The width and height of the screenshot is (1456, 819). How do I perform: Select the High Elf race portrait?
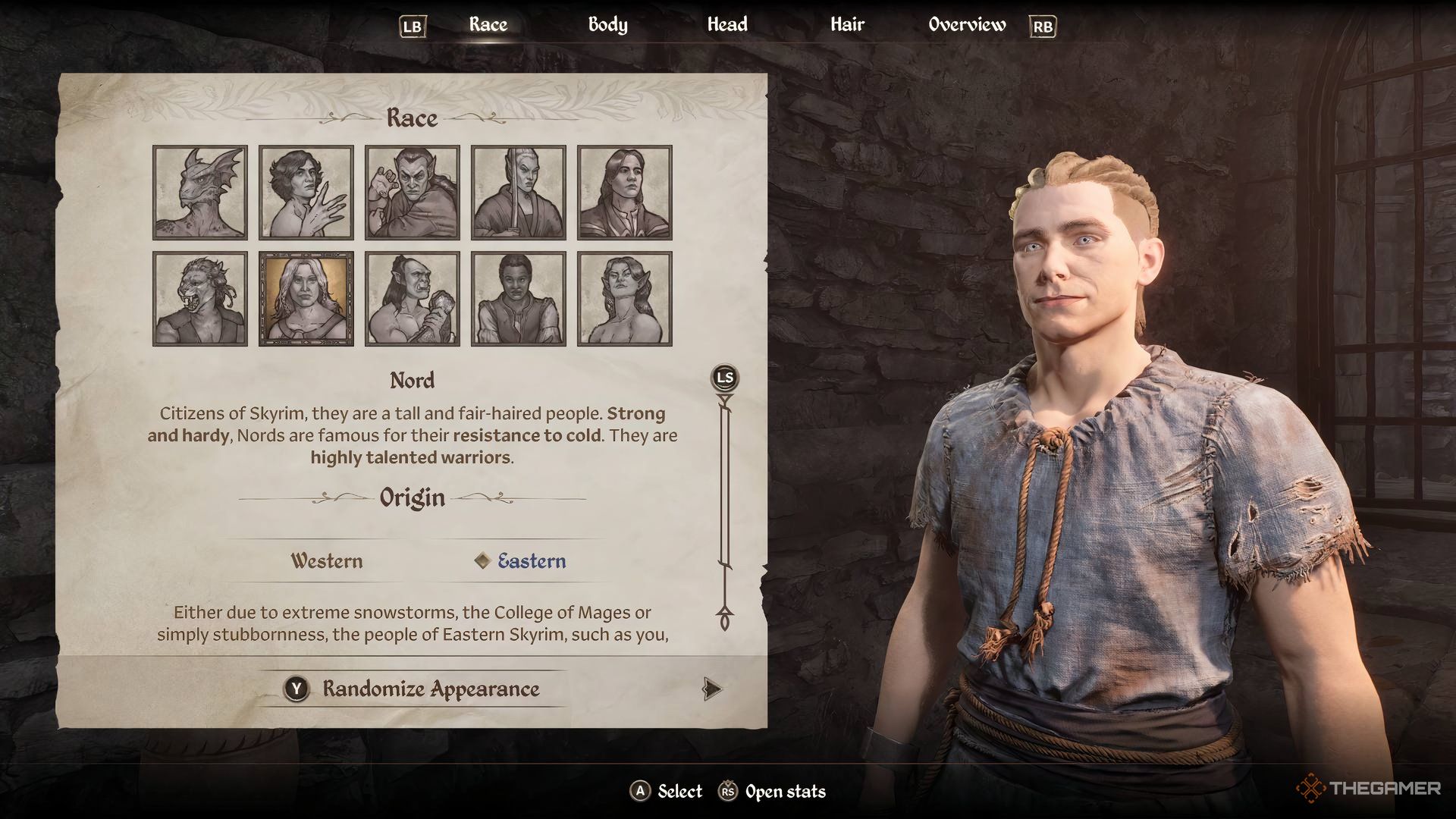tap(519, 192)
